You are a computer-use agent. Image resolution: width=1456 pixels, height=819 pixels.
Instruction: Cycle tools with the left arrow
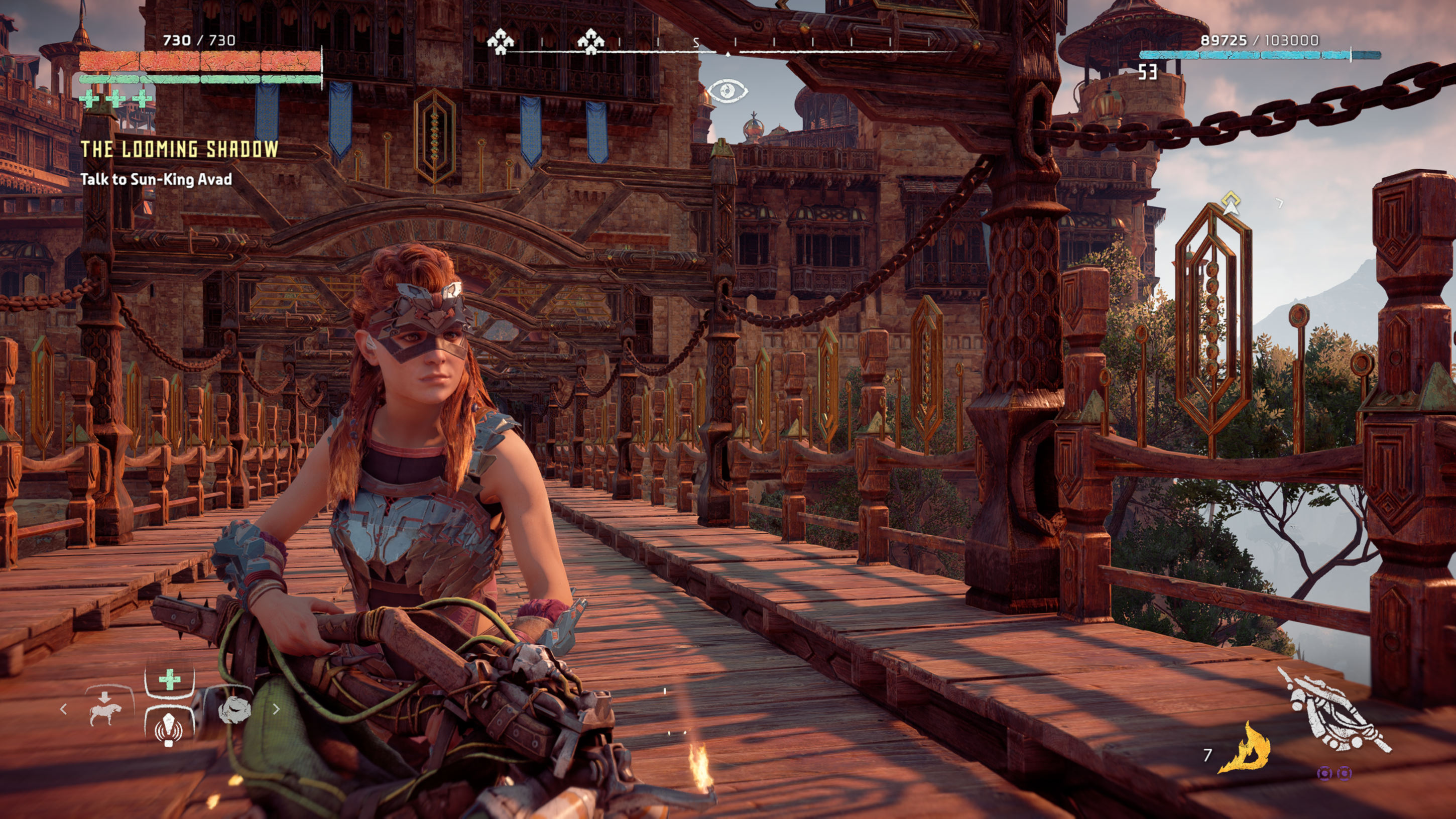63,709
